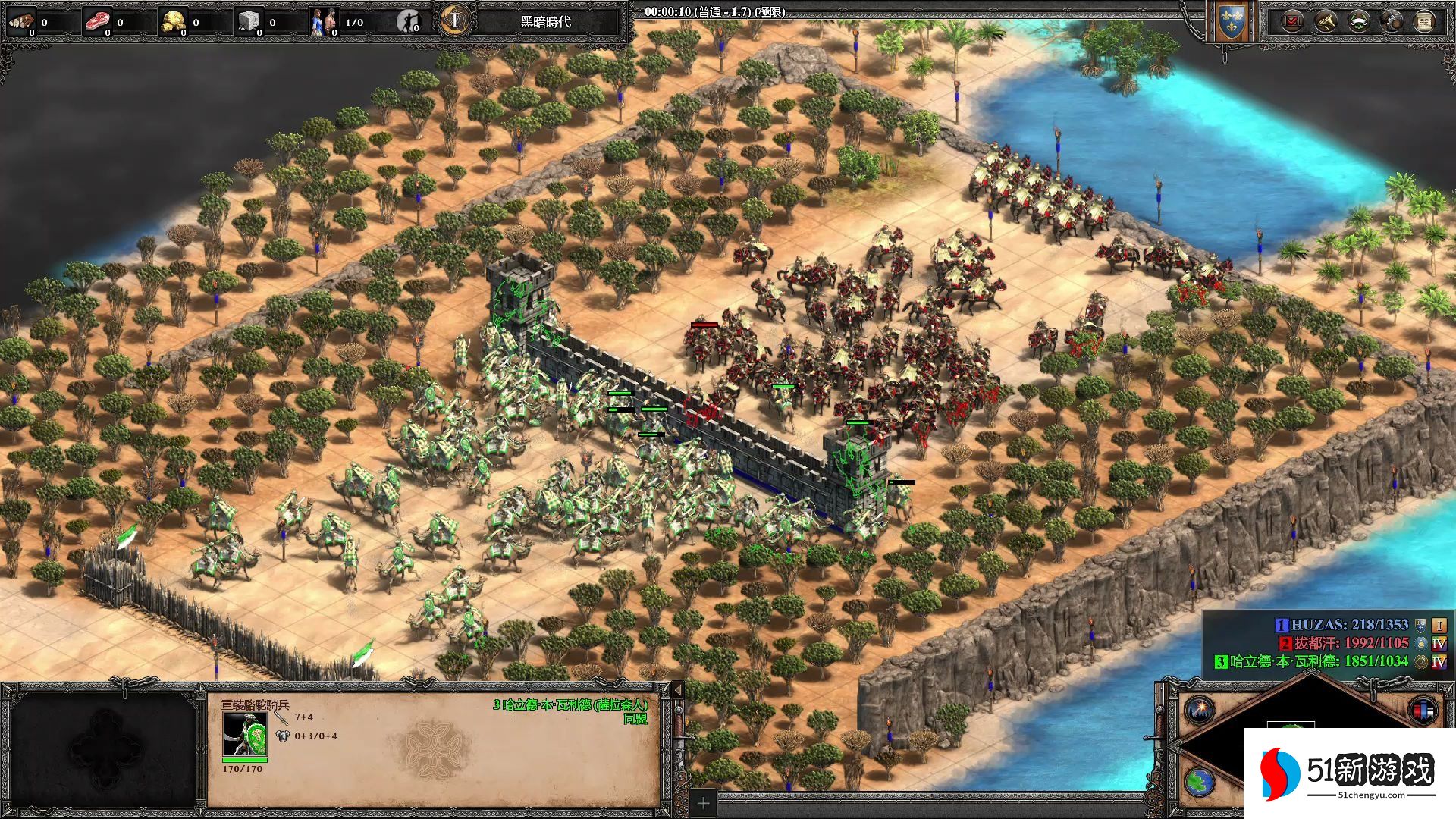Viewport: 1456px width, 819px height.
Task: Click the wood resource icon
Action: click(x=21, y=21)
